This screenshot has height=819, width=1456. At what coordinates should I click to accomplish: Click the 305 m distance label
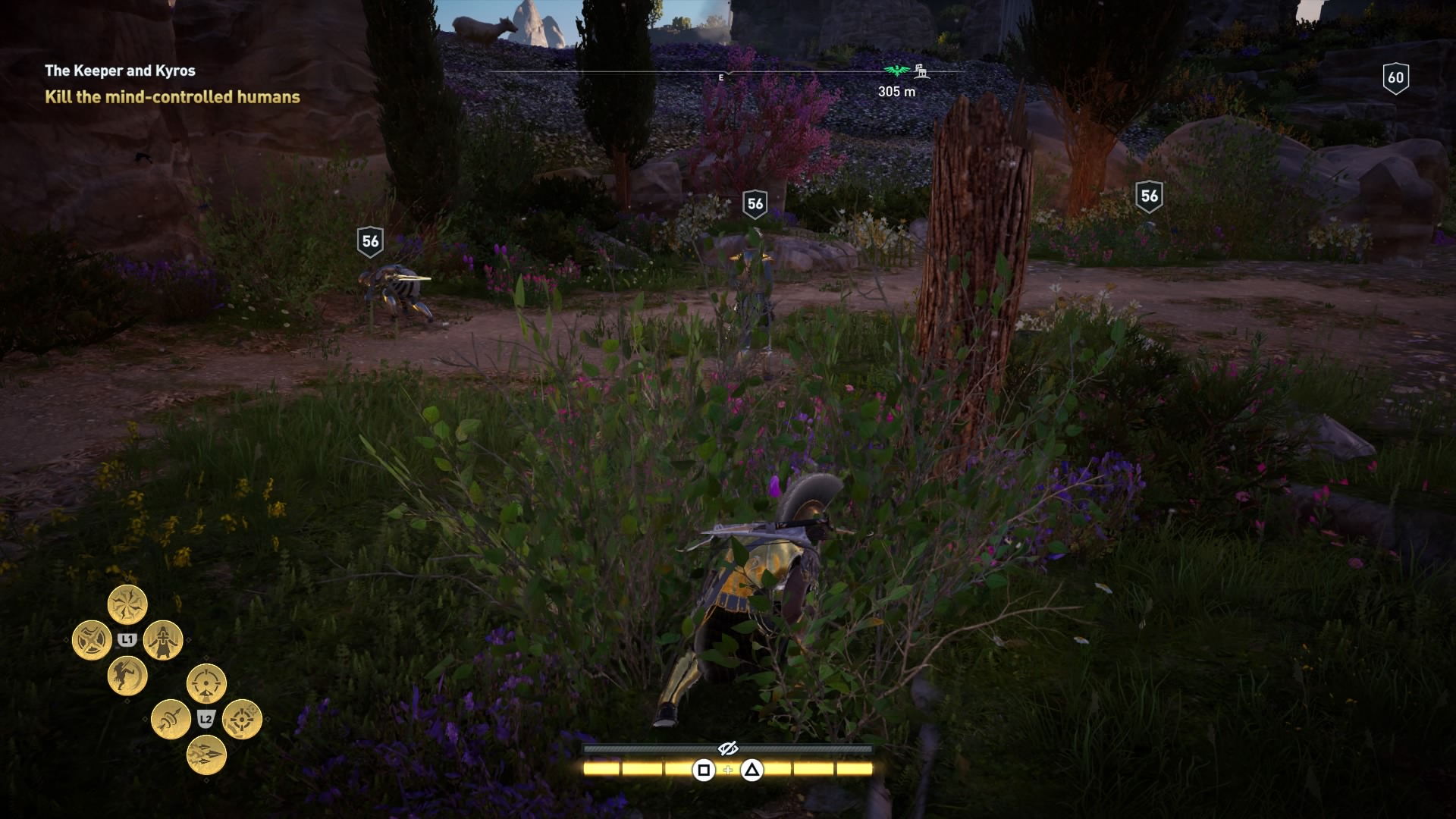(896, 91)
